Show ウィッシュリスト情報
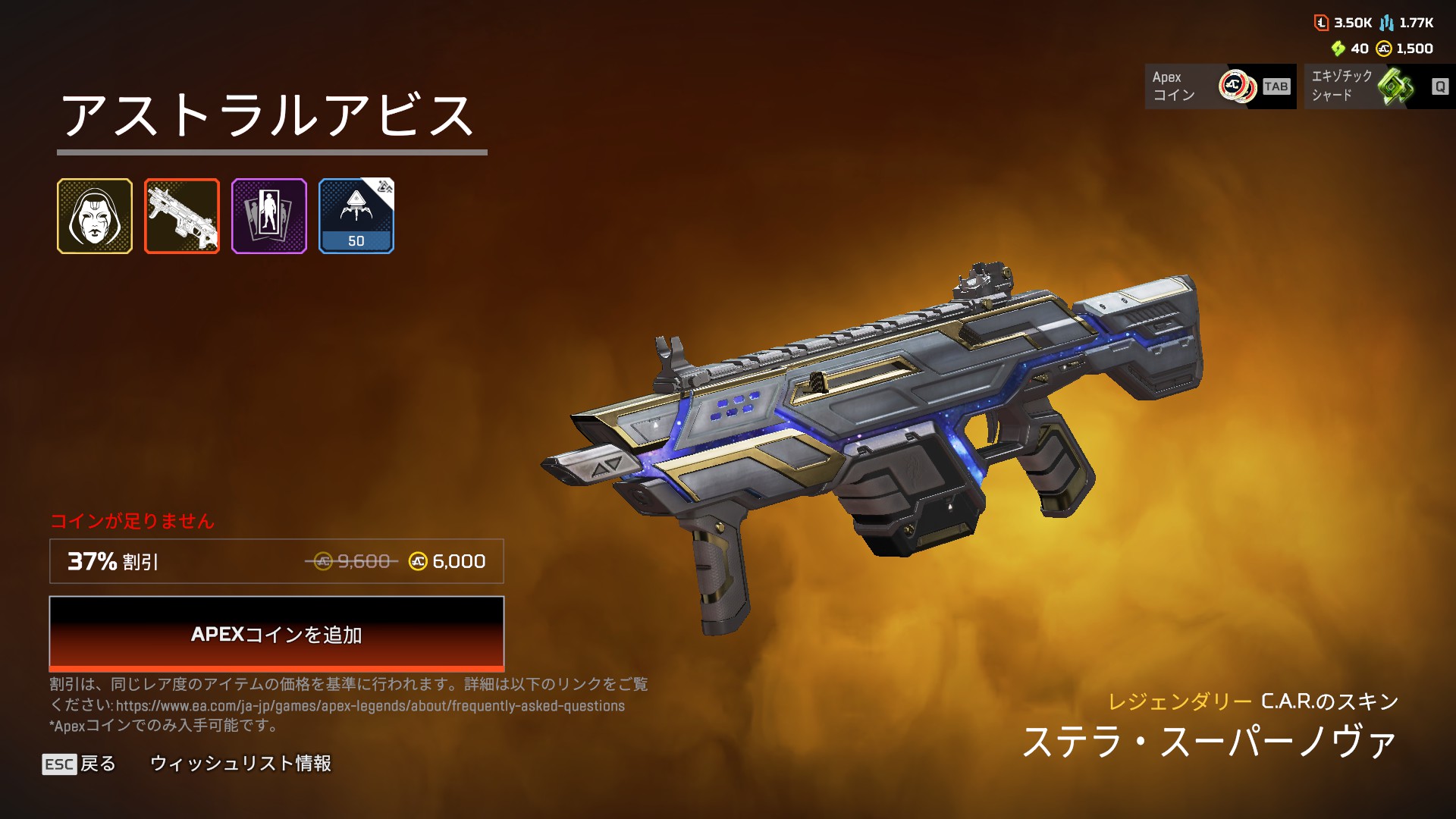1456x819 pixels. [240, 764]
